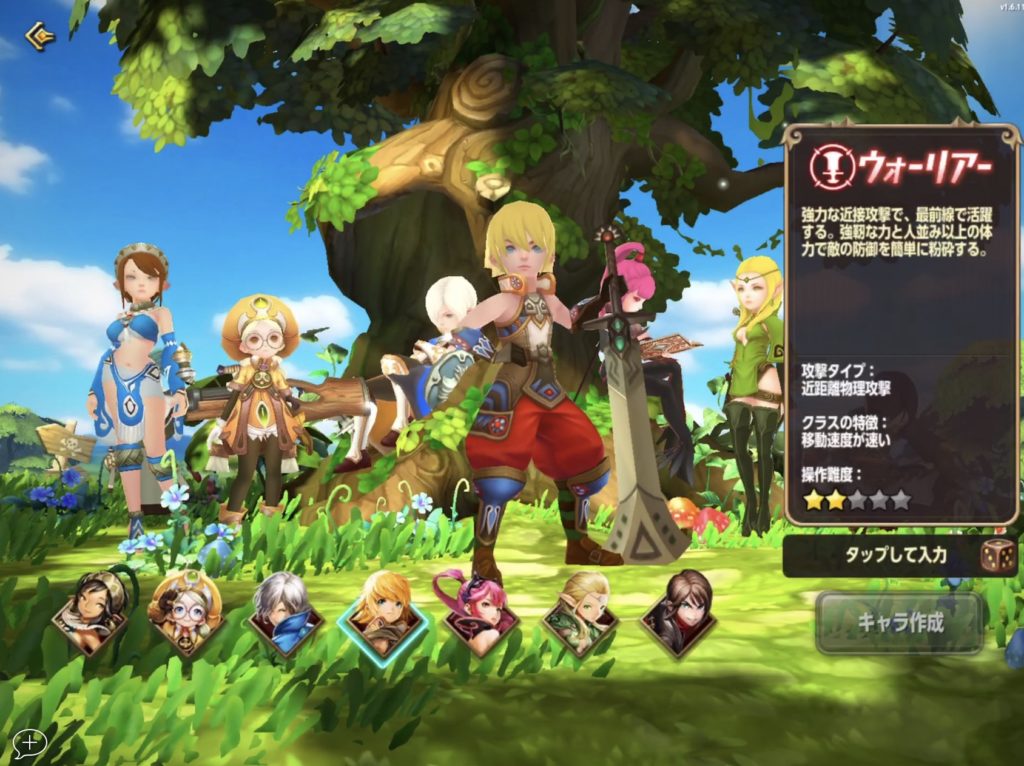The image size is (1024, 766).
Task: Select the blonde elf archer portrait
Action: coord(580,612)
